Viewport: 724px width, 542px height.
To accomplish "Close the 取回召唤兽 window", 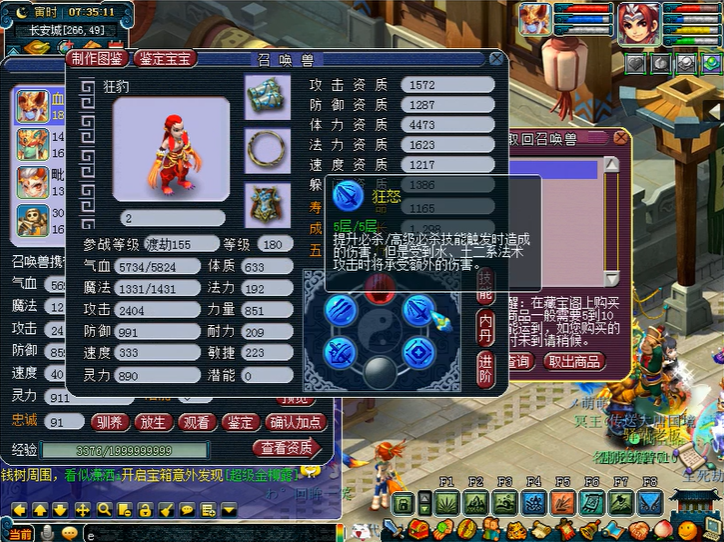I will coord(621,137).
